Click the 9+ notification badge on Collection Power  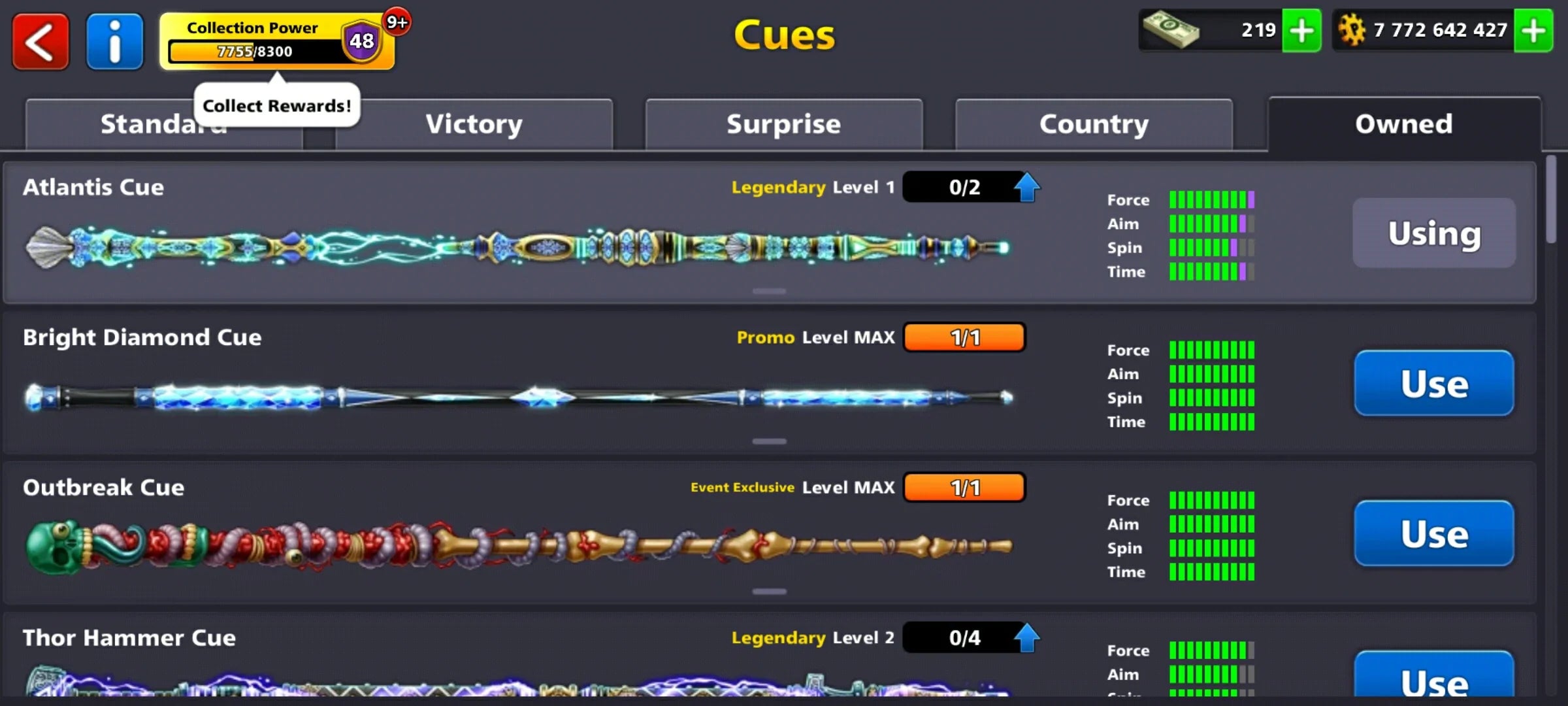click(395, 21)
